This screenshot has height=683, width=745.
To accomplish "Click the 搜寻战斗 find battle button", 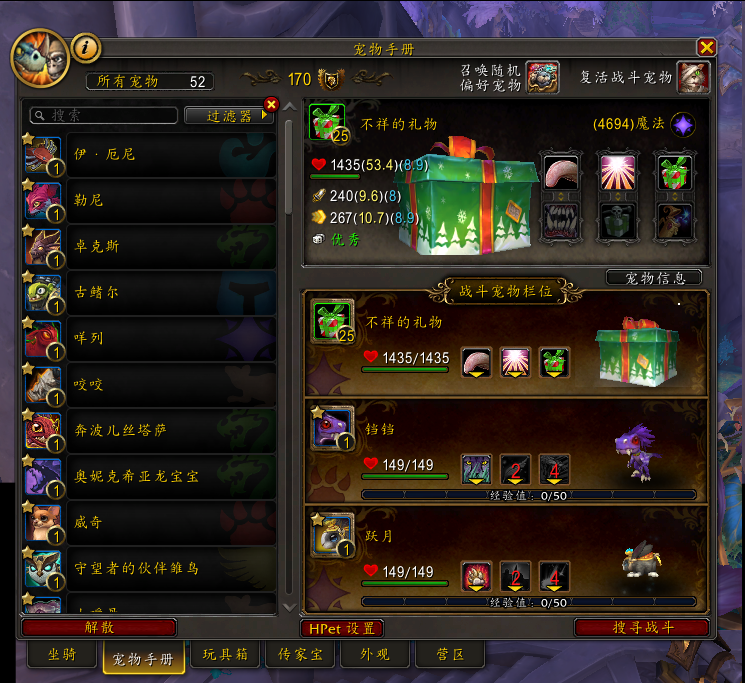I will pos(642,628).
